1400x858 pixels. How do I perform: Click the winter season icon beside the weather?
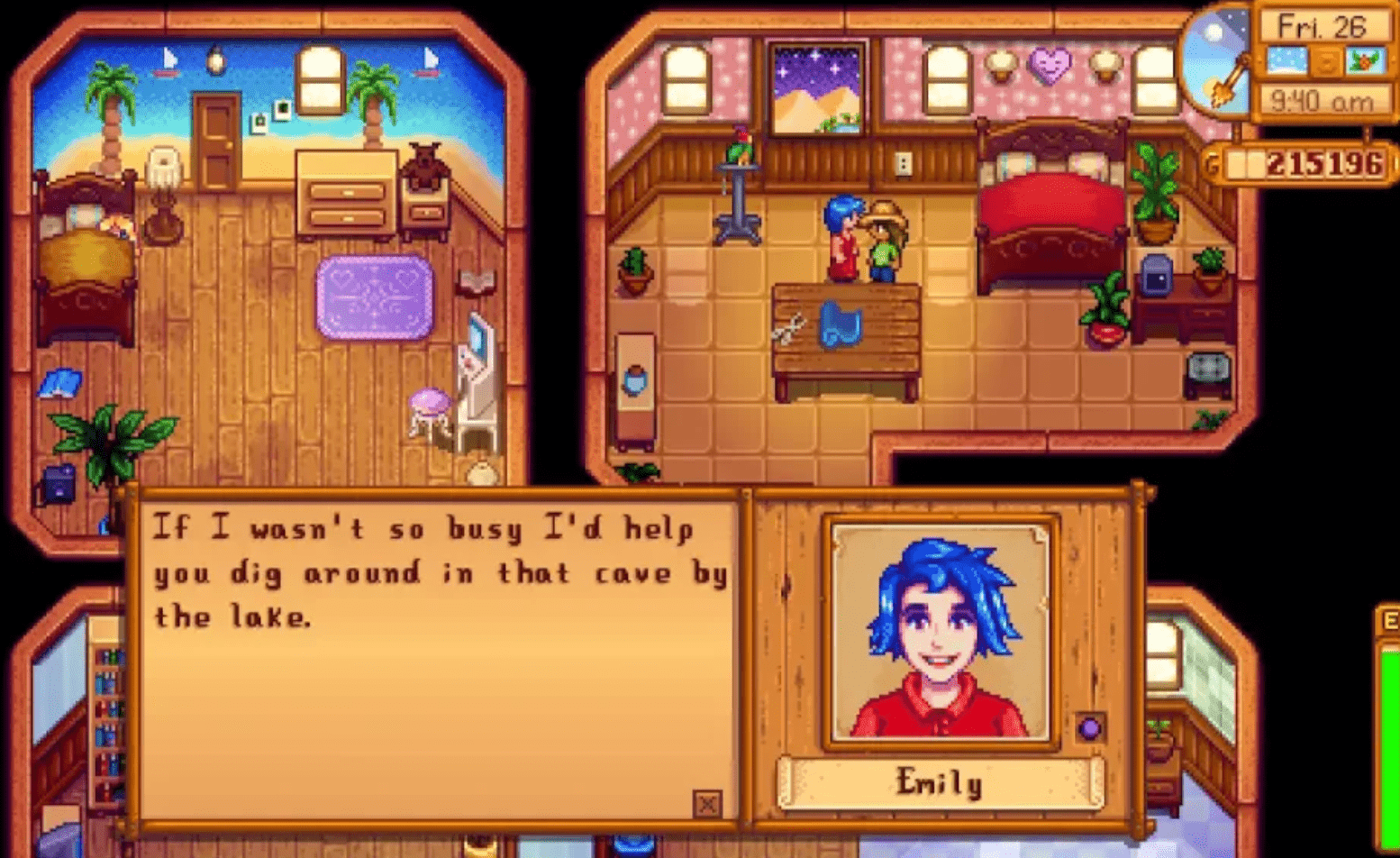[1366, 59]
